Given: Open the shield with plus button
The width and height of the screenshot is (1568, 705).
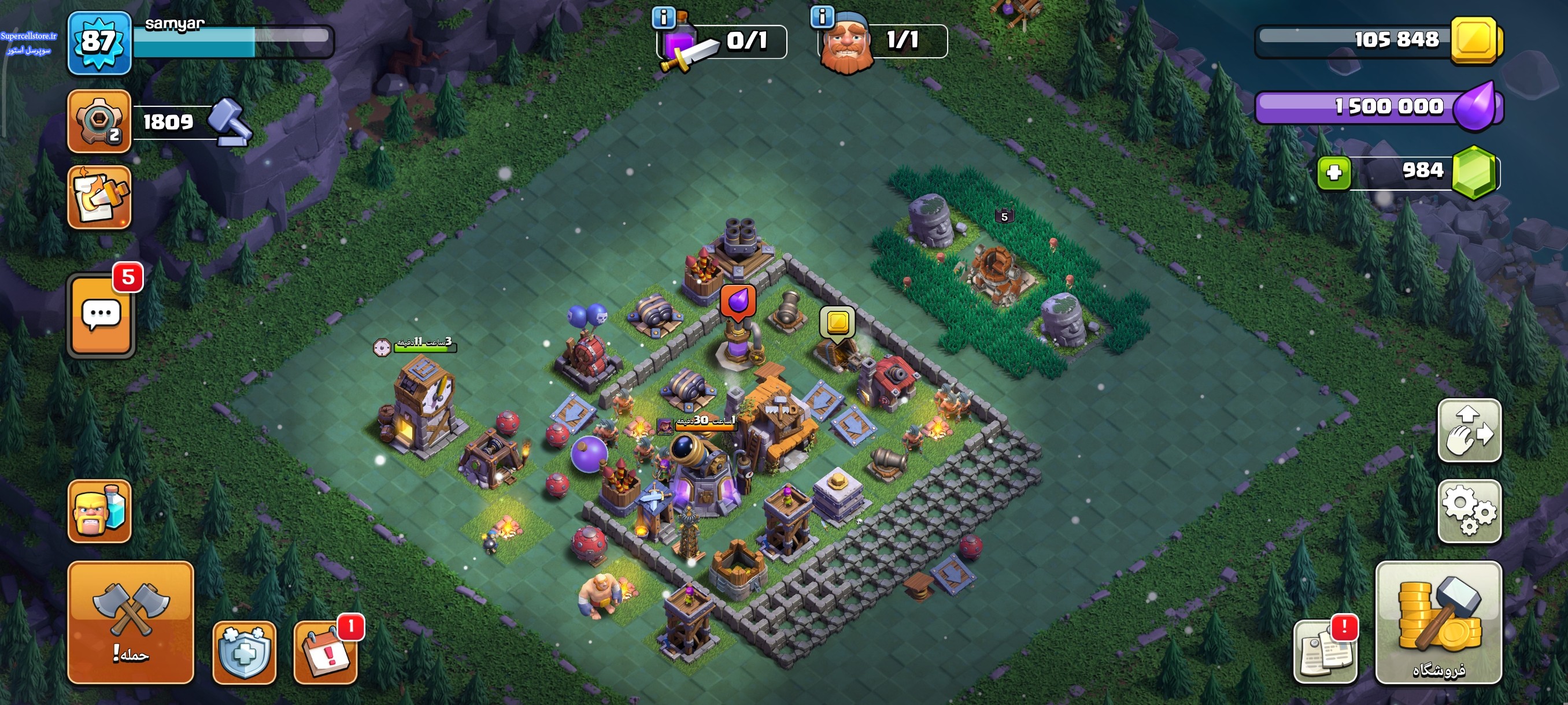Looking at the screenshot, I should click(244, 652).
